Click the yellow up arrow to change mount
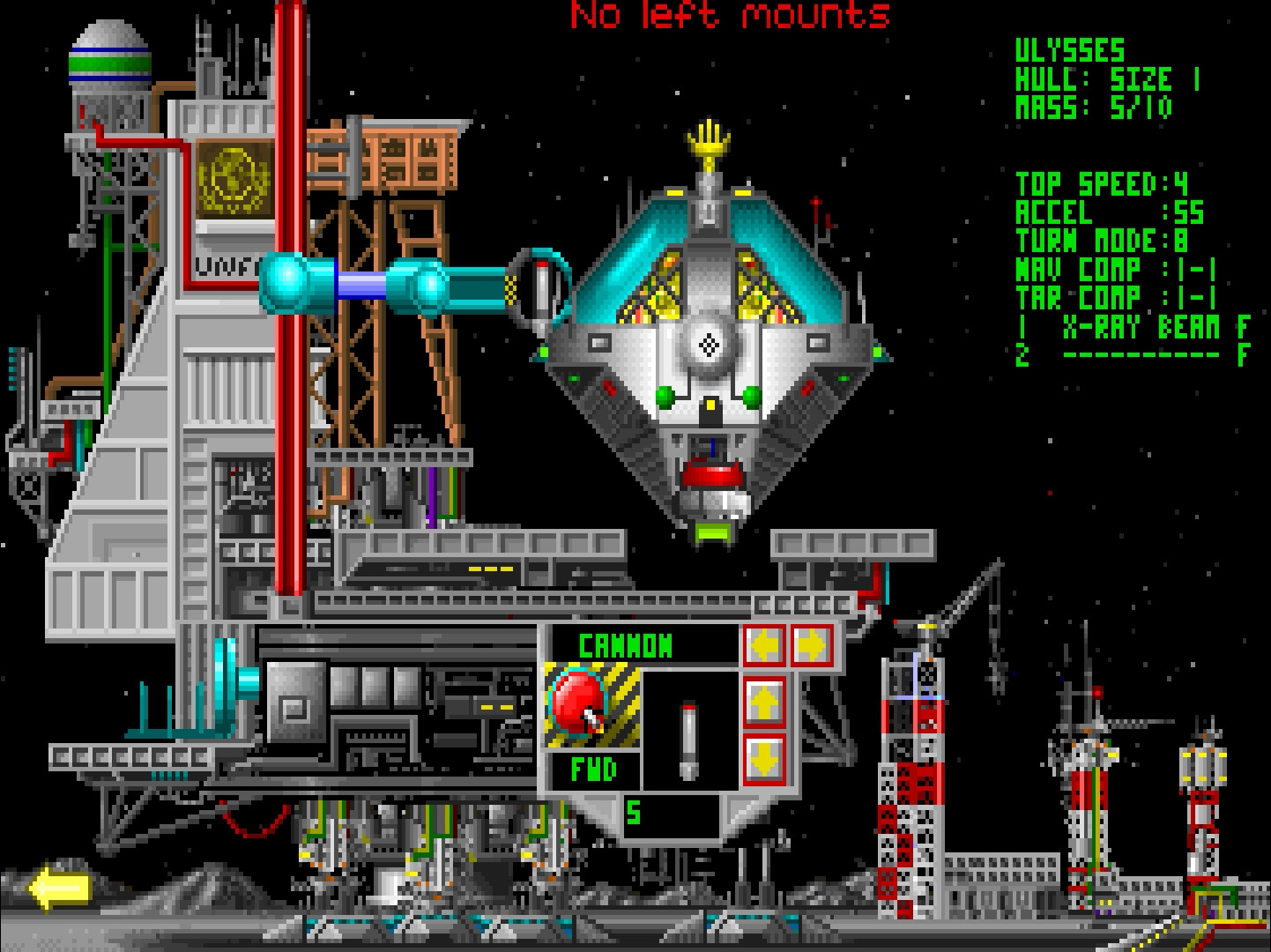1271x952 pixels. pos(766,702)
